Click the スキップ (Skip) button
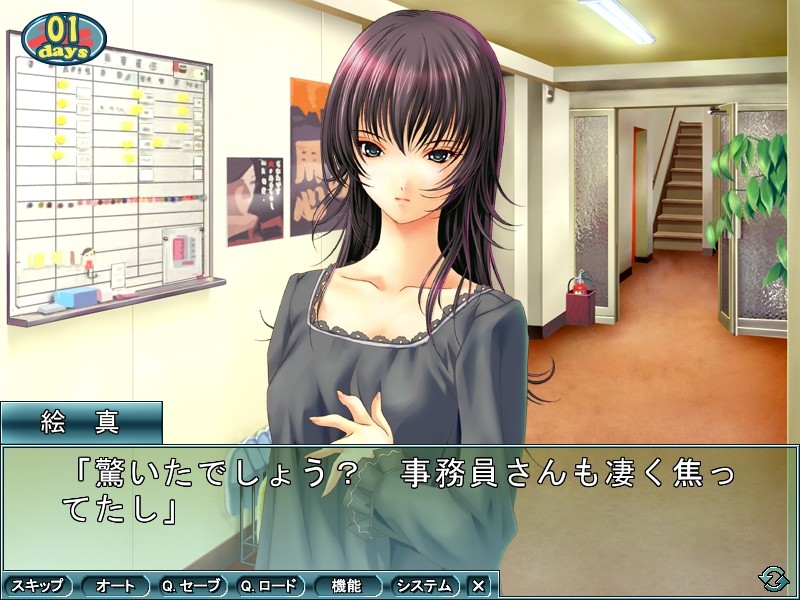The width and height of the screenshot is (800, 600). (38, 586)
